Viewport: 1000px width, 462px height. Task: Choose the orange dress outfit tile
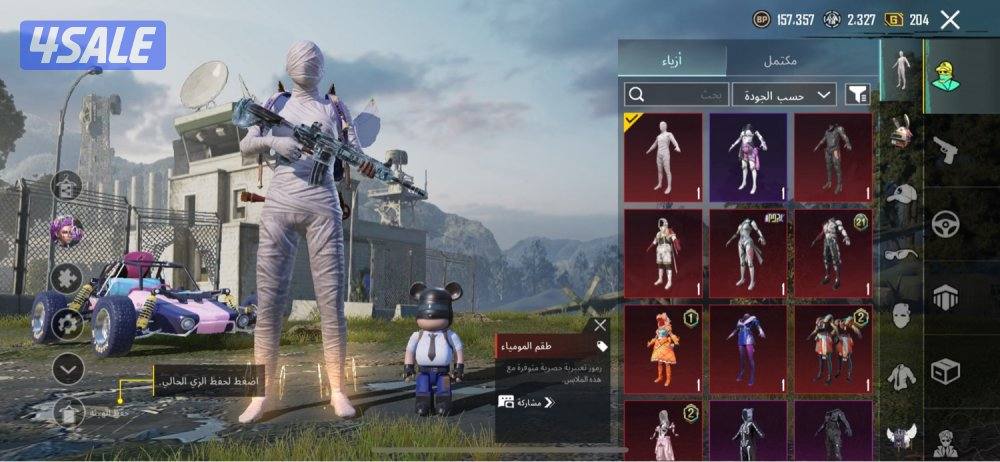662,349
